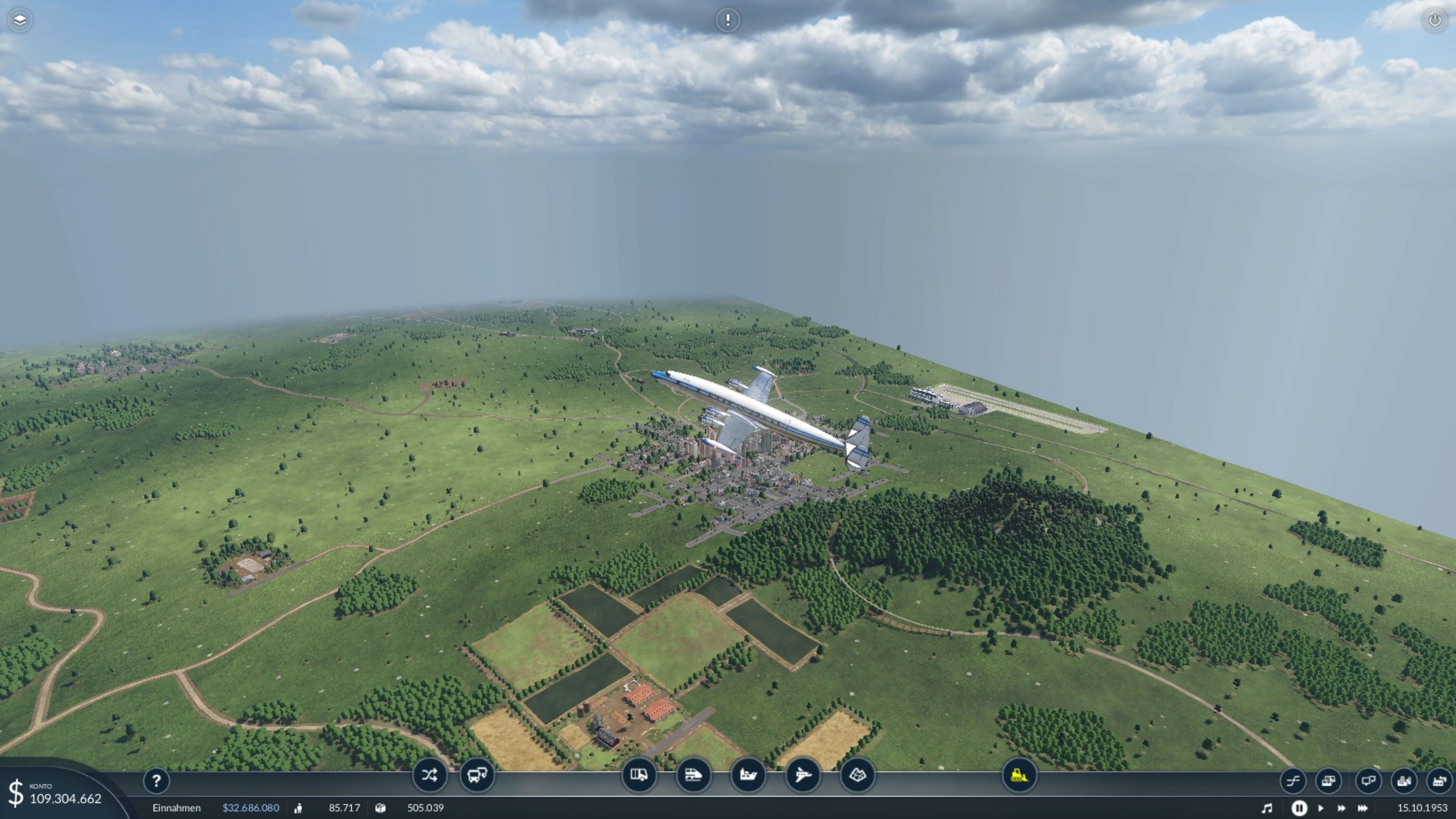The width and height of the screenshot is (1456, 819).
Task: Open the question mark help button
Action: pos(156,781)
